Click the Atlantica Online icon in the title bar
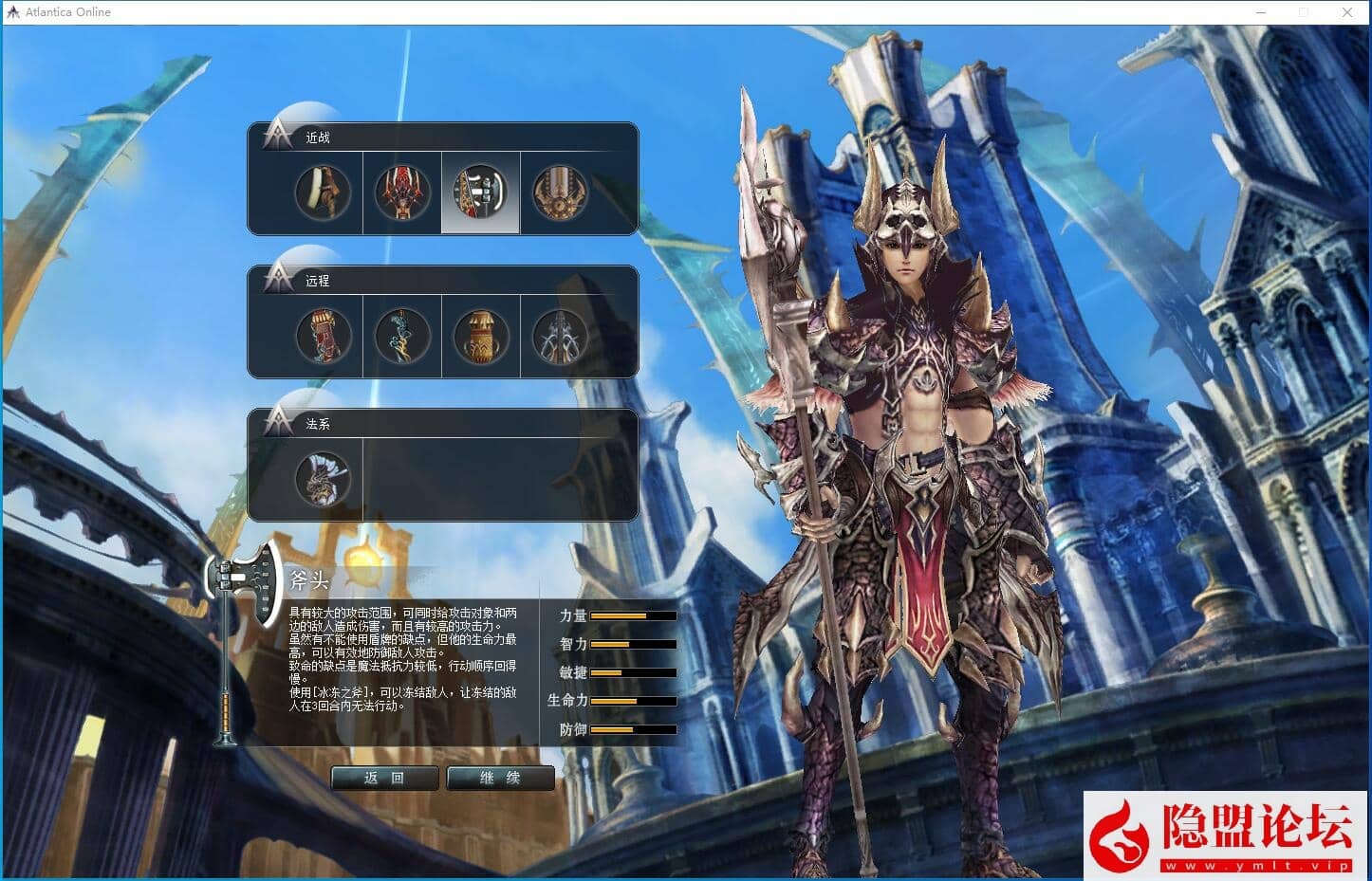The height and width of the screenshot is (881, 1372). click(x=13, y=11)
